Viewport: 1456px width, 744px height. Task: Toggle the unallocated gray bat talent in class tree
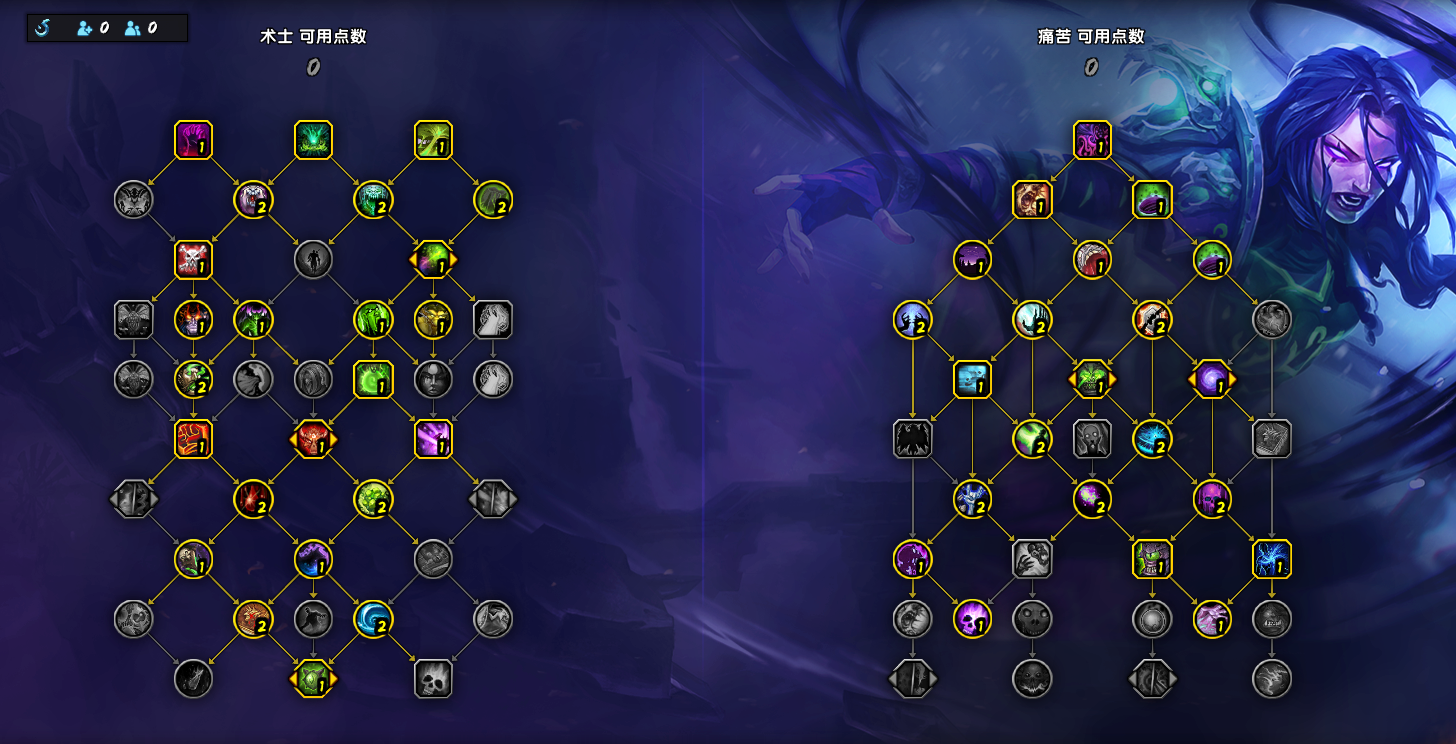coord(132,200)
